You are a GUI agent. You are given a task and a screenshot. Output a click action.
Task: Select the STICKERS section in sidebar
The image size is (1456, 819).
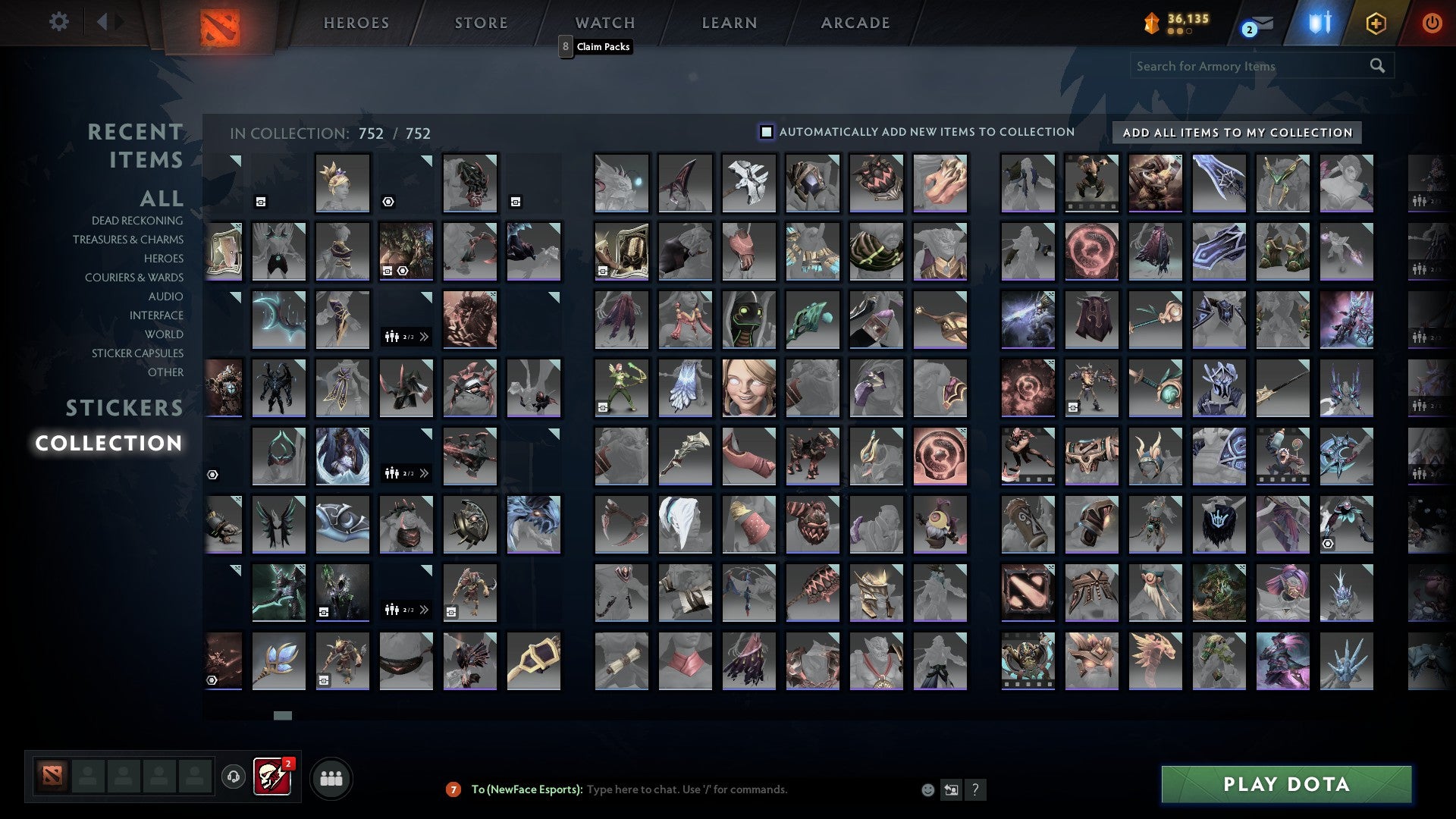pos(124,408)
